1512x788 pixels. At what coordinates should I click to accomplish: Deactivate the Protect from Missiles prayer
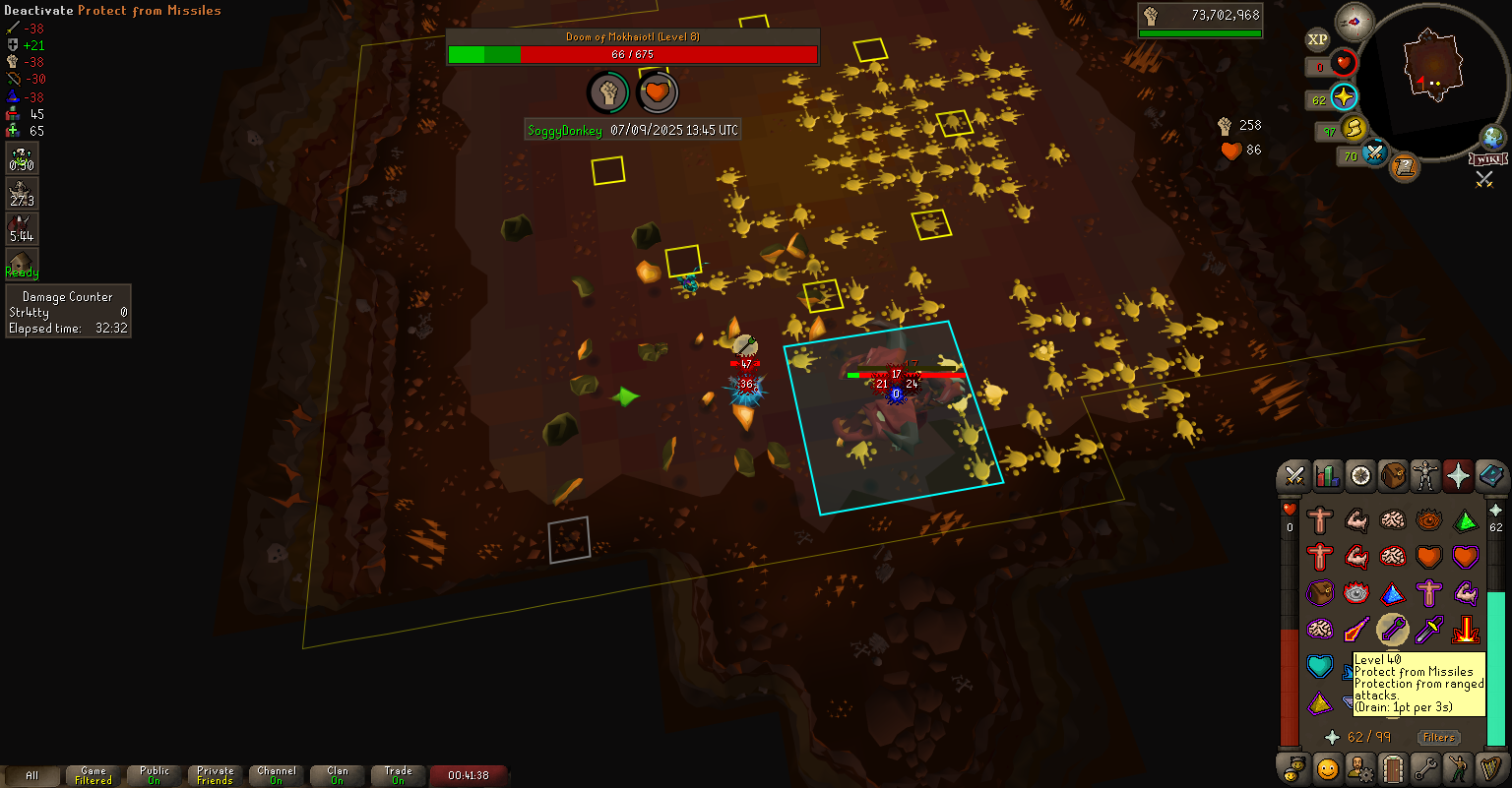click(x=1392, y=629)
